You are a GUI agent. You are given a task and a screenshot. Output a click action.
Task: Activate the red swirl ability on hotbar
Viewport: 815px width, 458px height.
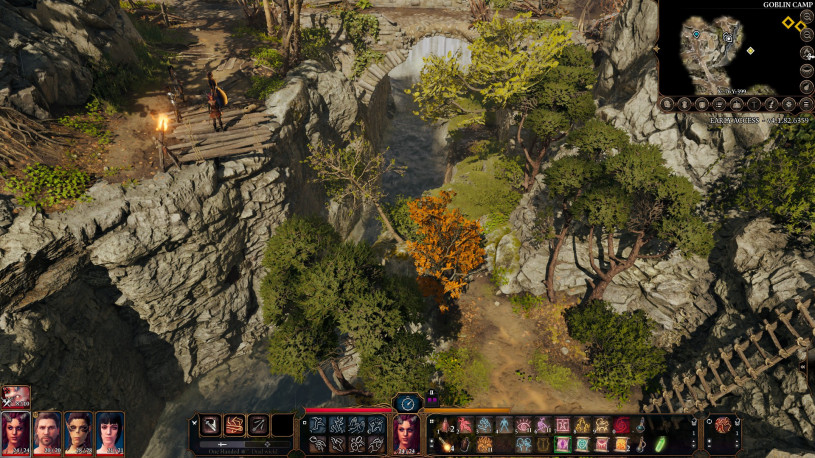(x=622, y=425)
